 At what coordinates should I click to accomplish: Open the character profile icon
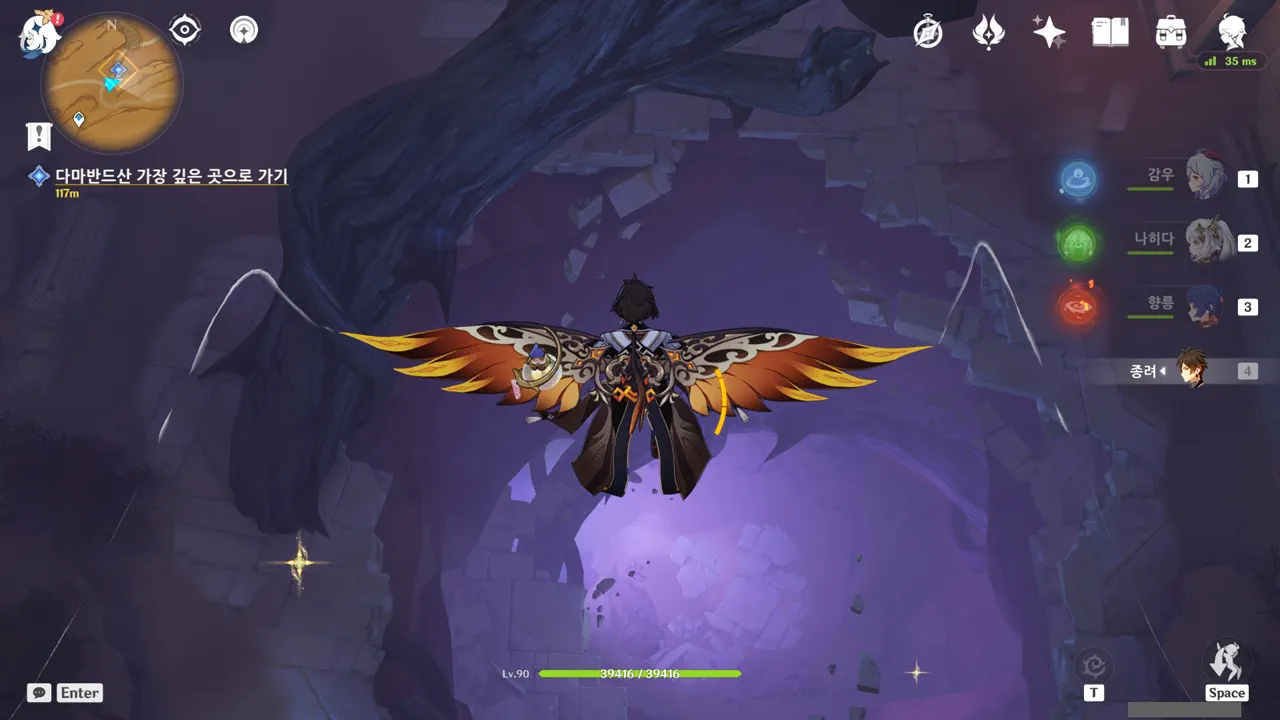(x=1232, y=33)
